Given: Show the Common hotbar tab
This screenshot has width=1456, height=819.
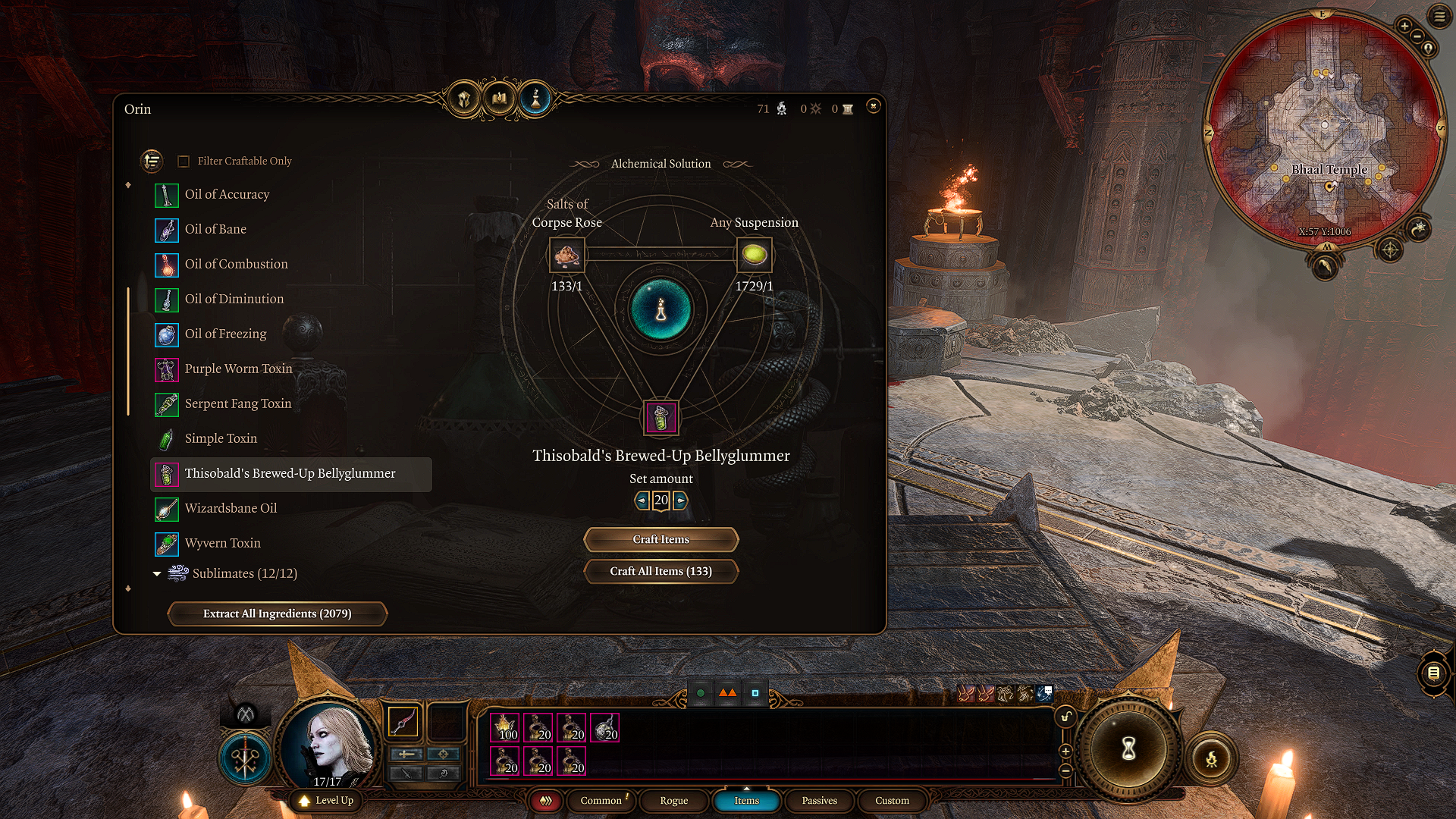Looking at the screenshot, I should tap(601, 801).
